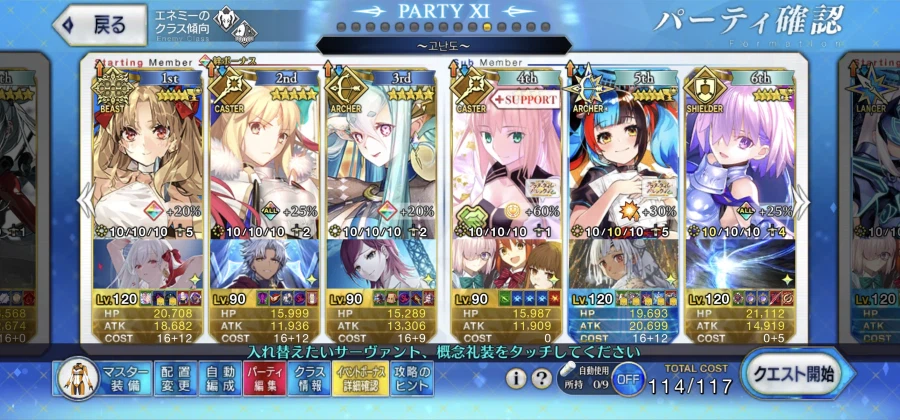Viewport: 900px width, 420px height.
Task: Start the quest with クエスト開始
Action: [x=797, y=375]
